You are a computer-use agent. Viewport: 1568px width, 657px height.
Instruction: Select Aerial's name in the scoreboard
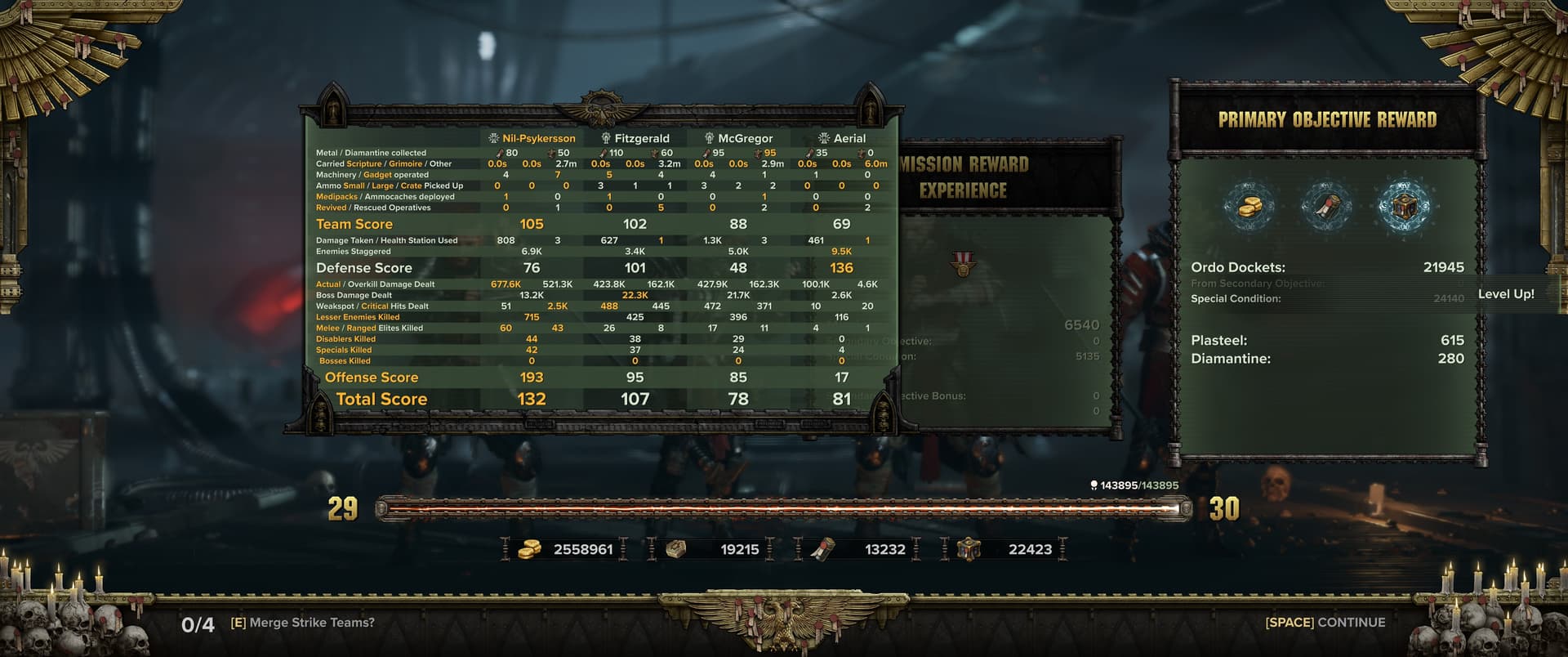point(849,139)
